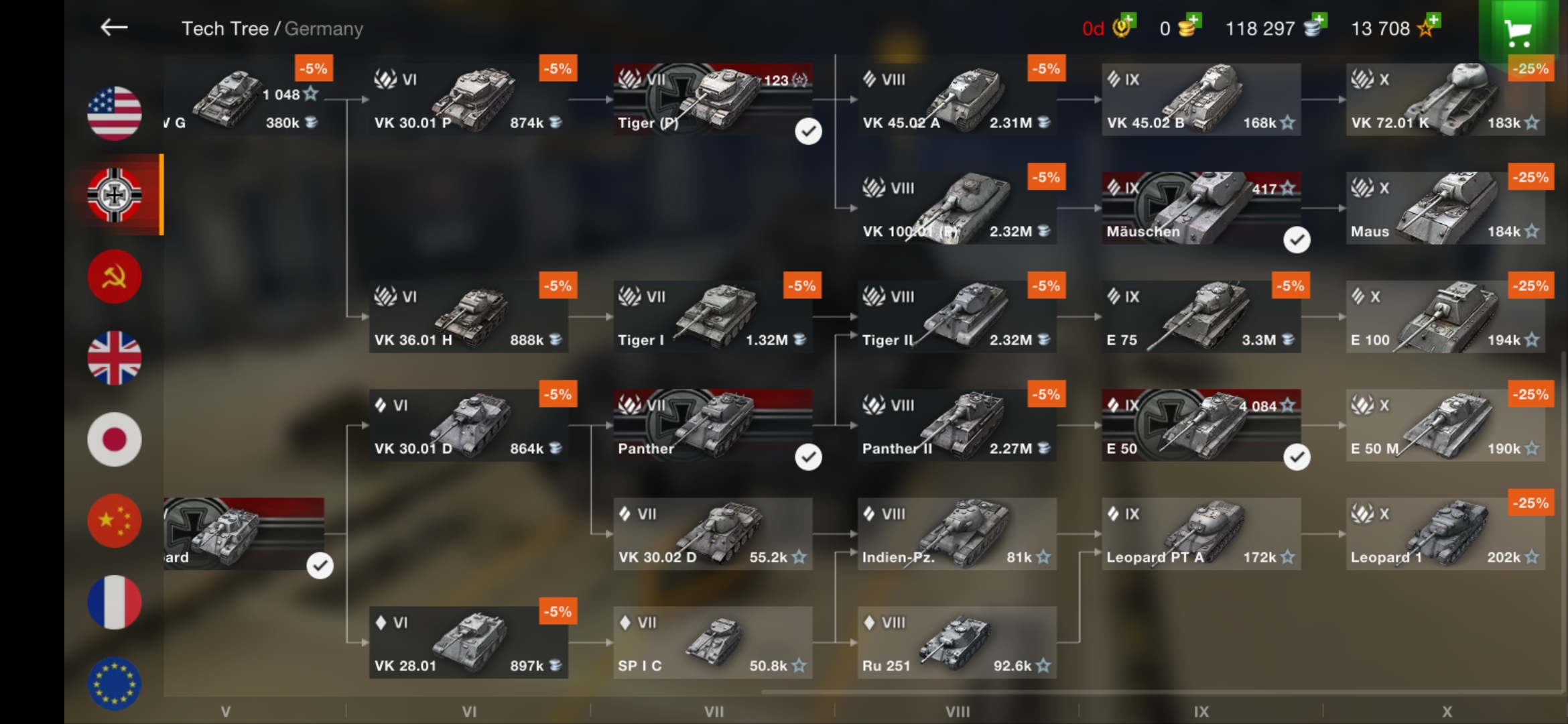The image size is (1568, 724).
Task: Open the China tech tree
Action: (x=114, y=520)
